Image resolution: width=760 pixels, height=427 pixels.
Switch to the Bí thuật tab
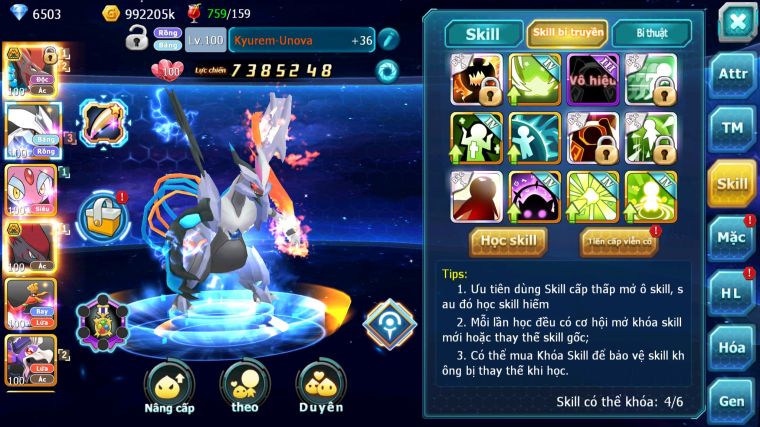pos(650,34)
